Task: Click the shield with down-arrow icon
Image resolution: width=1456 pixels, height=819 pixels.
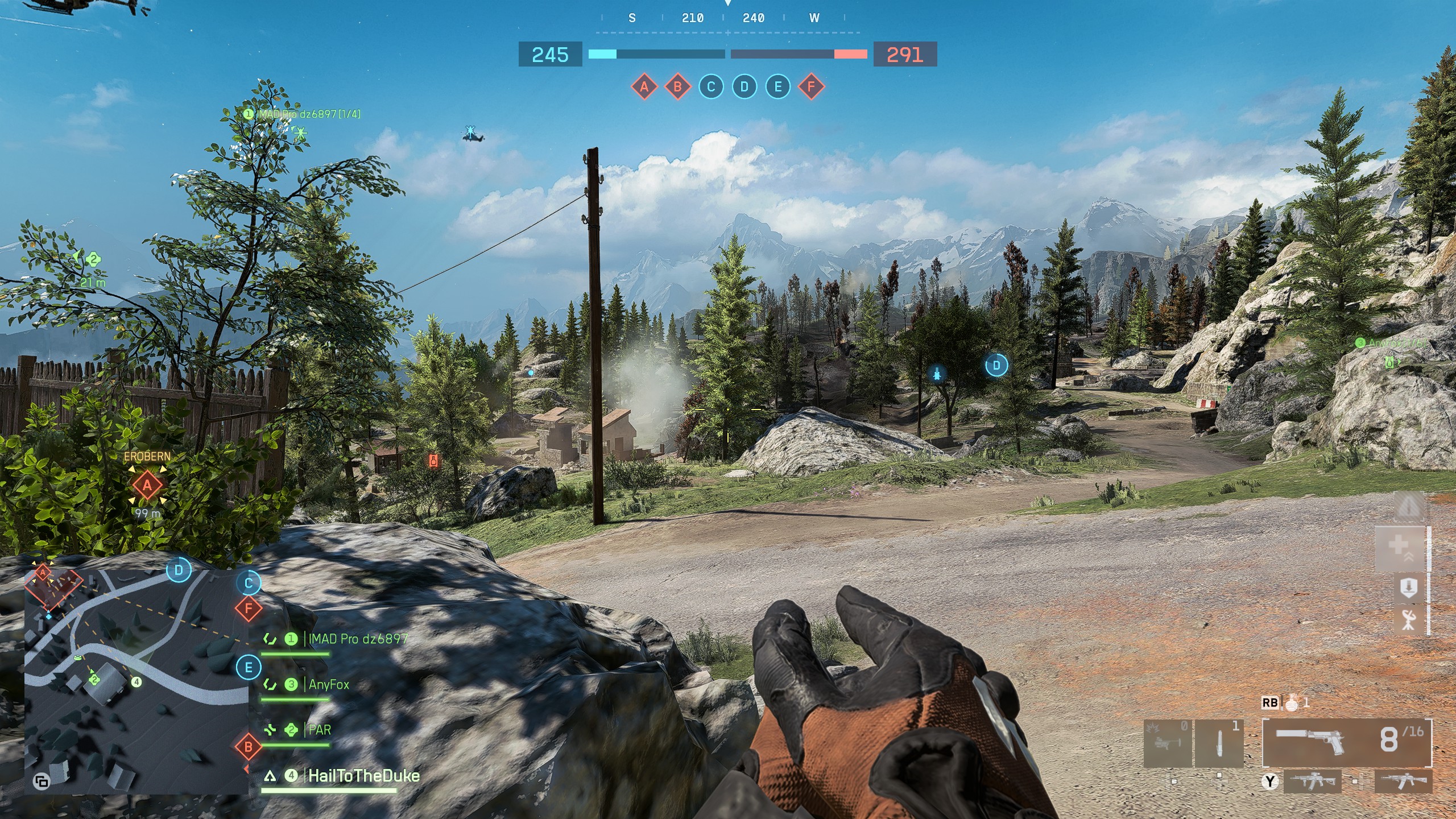Action: coord(1408,588)
